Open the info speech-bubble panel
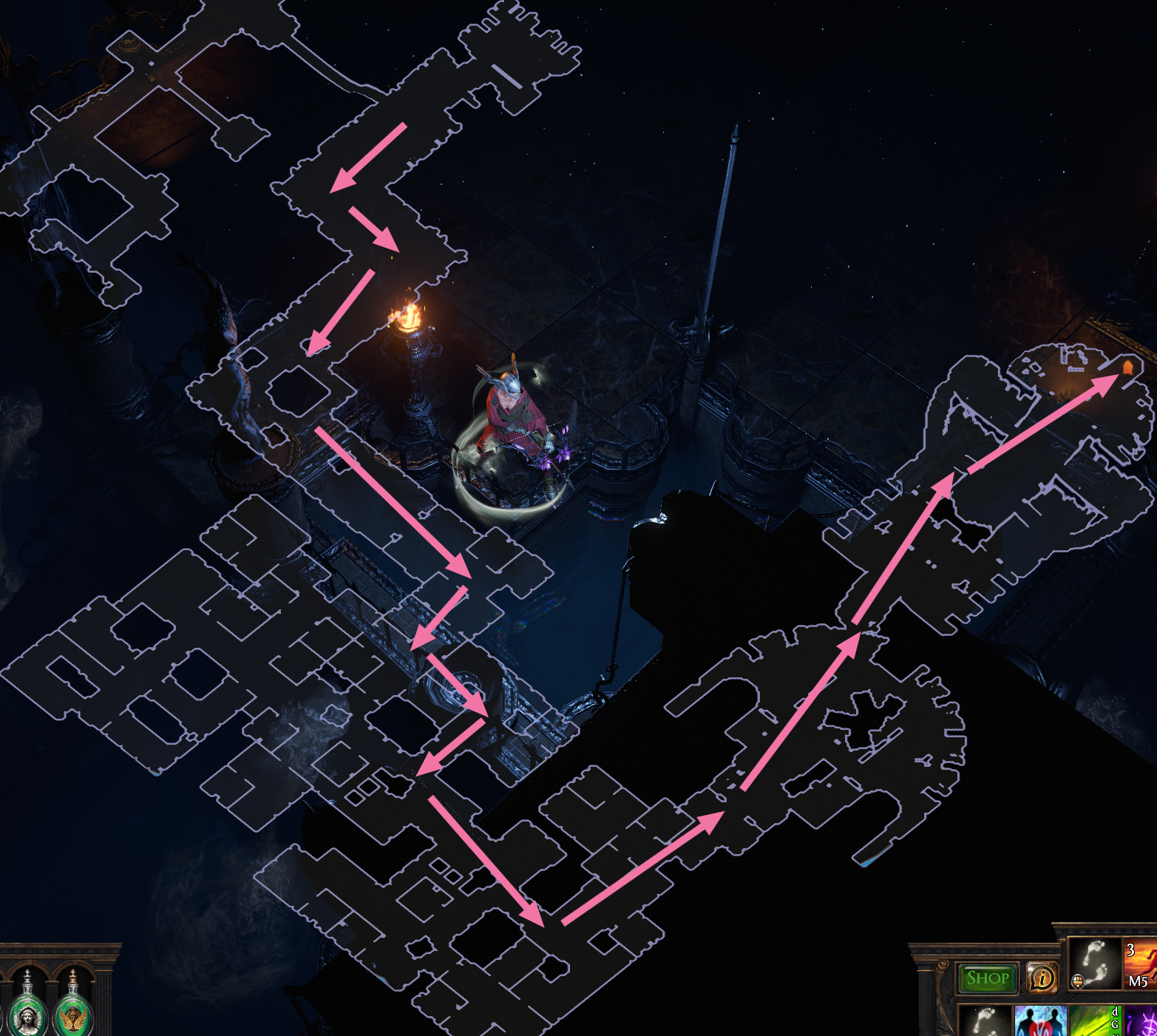The height and width of the screenshot is (1036, 1157). [x=1043, y=978]
